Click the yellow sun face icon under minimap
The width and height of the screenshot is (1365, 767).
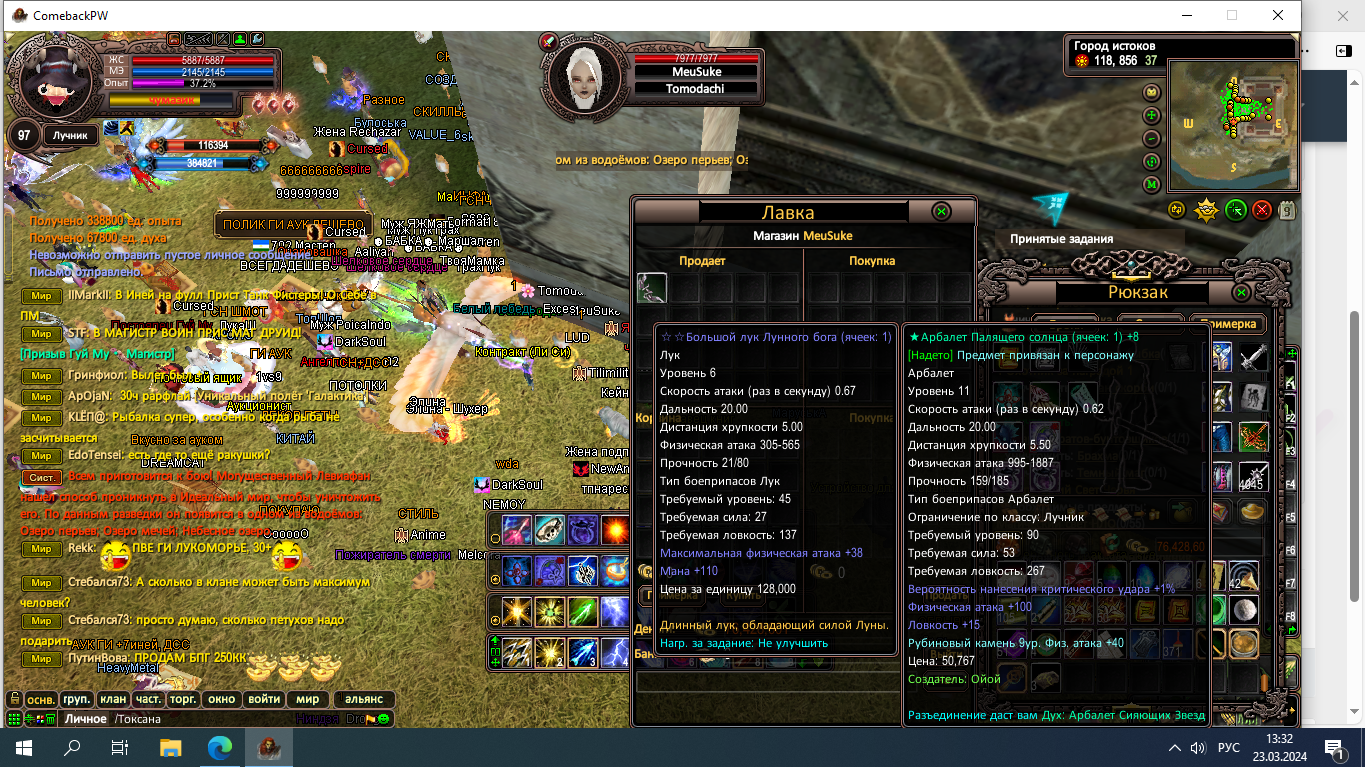(1207, 210)
